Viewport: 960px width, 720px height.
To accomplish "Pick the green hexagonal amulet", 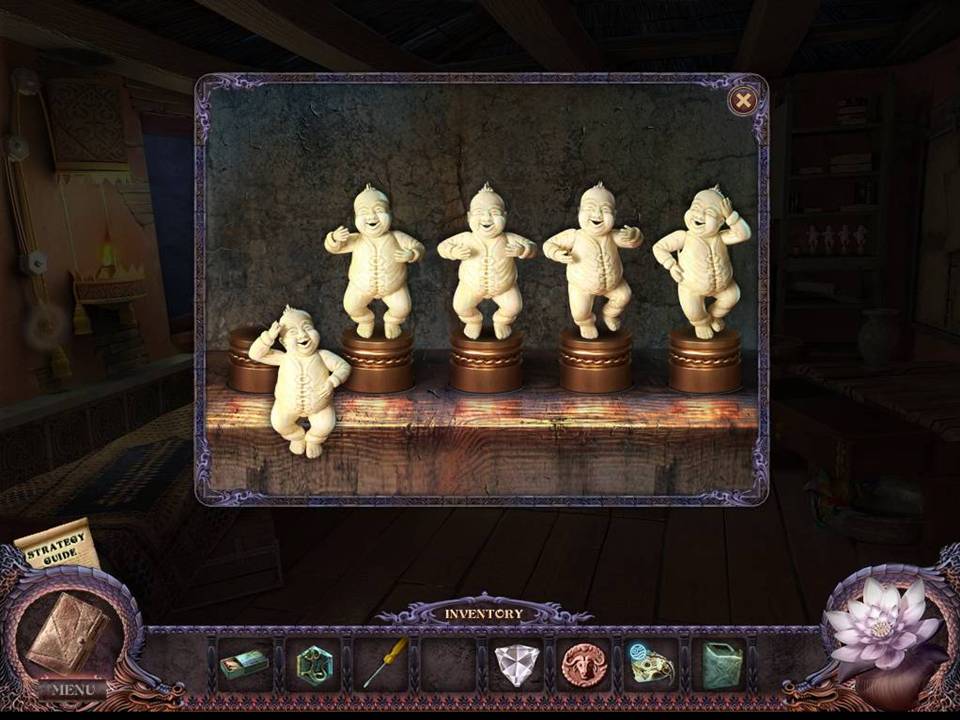I will [x=313, y=664].
